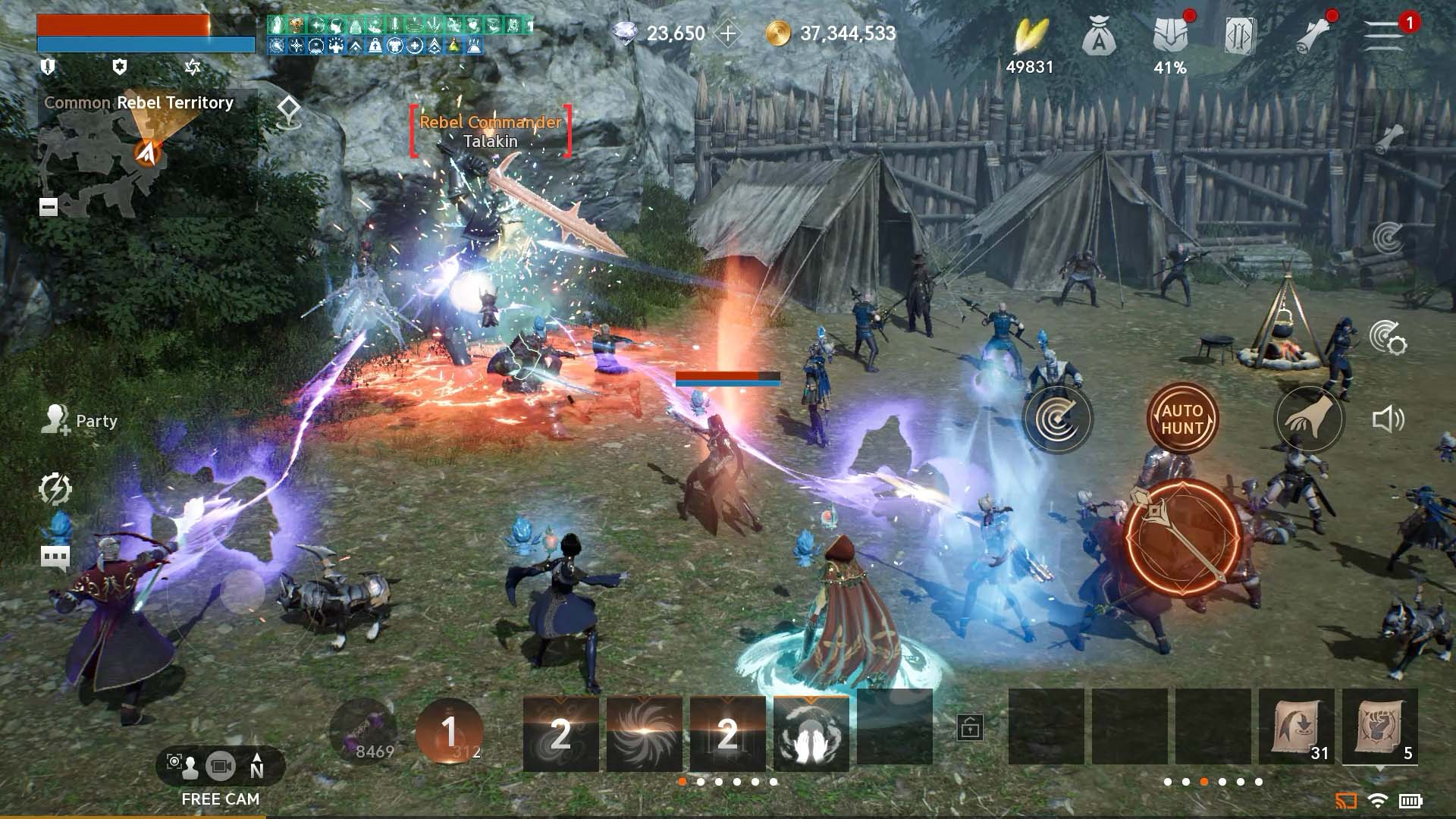This screenshot has width=1456, height=819.
Task: Use the scroll with 31 remaining
Action: (1296, 727)
